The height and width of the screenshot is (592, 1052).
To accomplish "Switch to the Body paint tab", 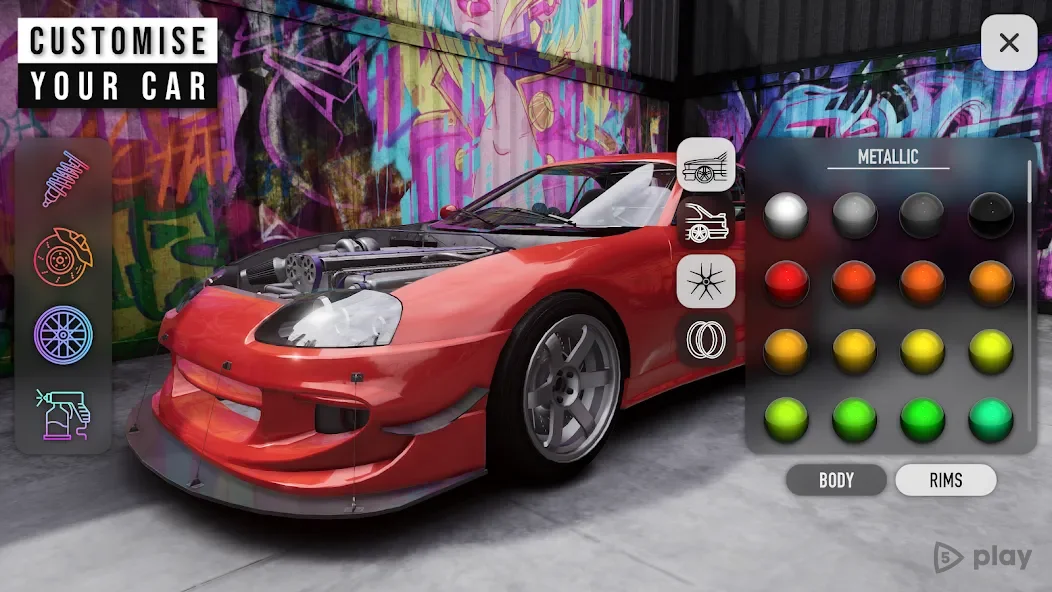I will tap(836, 480).
